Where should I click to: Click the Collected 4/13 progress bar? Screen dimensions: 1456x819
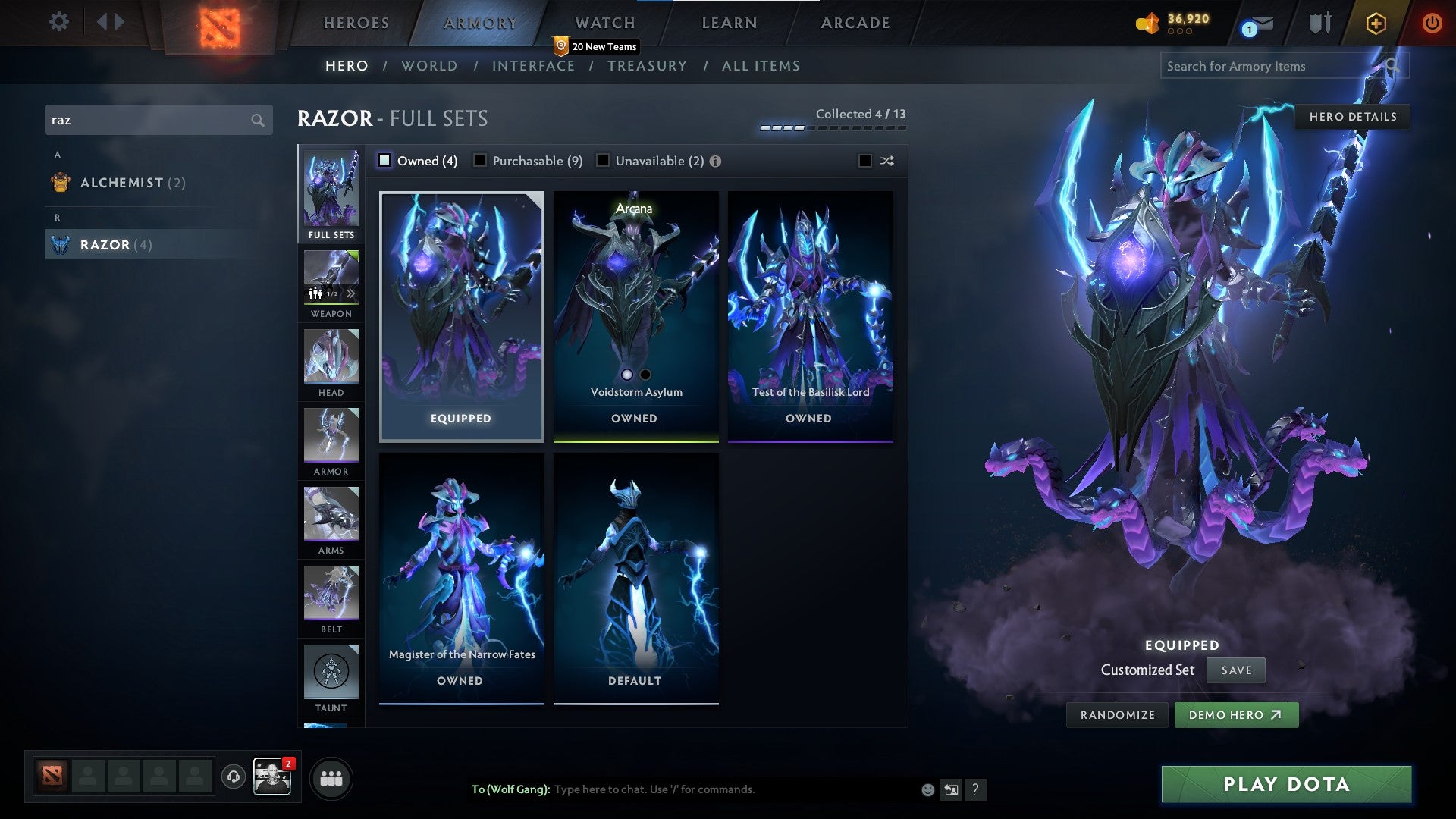(834, 127)
